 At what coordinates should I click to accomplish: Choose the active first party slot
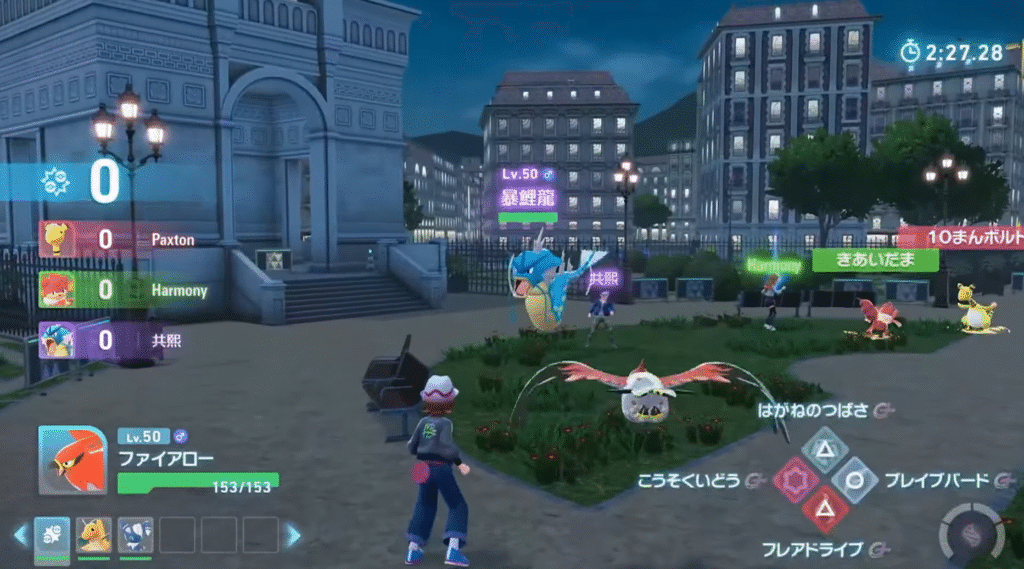click(x=52, y=534)
